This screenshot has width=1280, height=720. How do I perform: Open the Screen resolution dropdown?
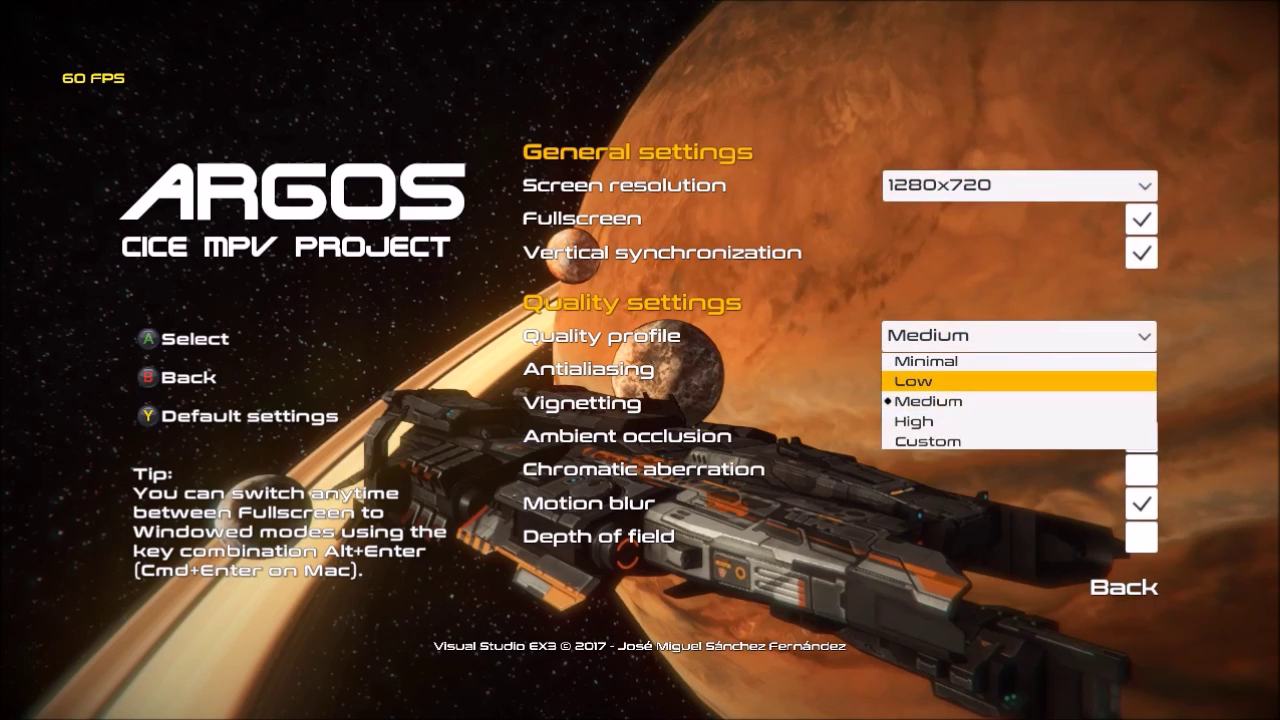(x=1019, y=185)
